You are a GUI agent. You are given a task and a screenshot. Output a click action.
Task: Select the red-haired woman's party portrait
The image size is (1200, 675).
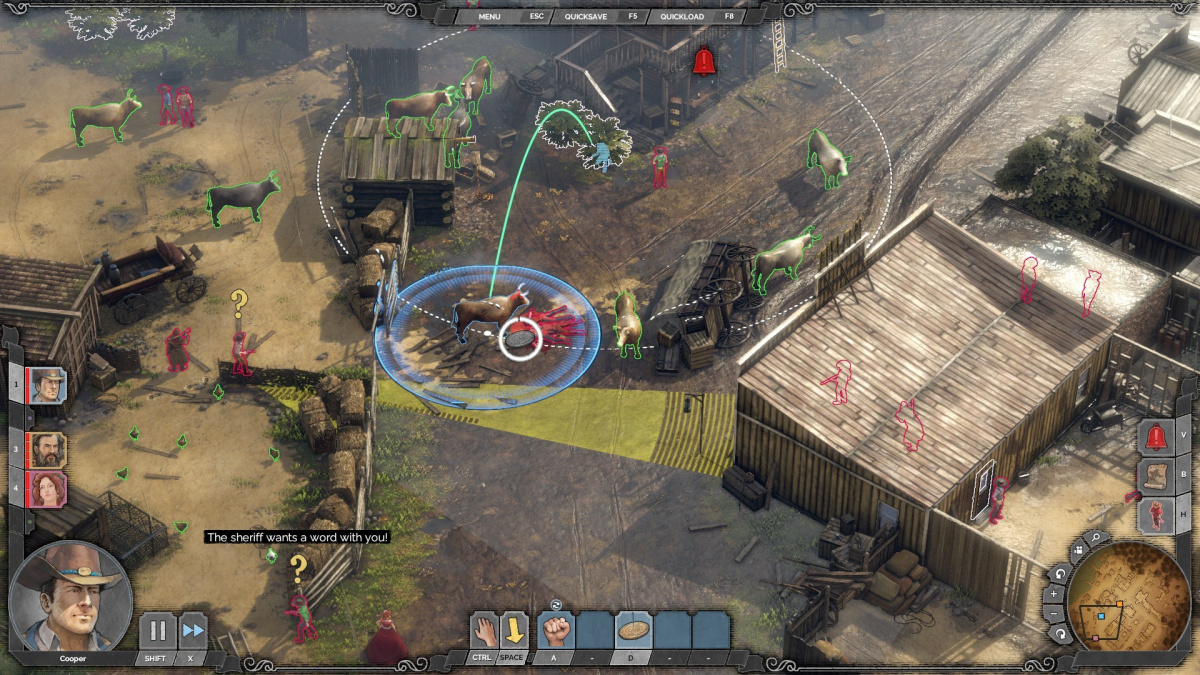point(47,490)
